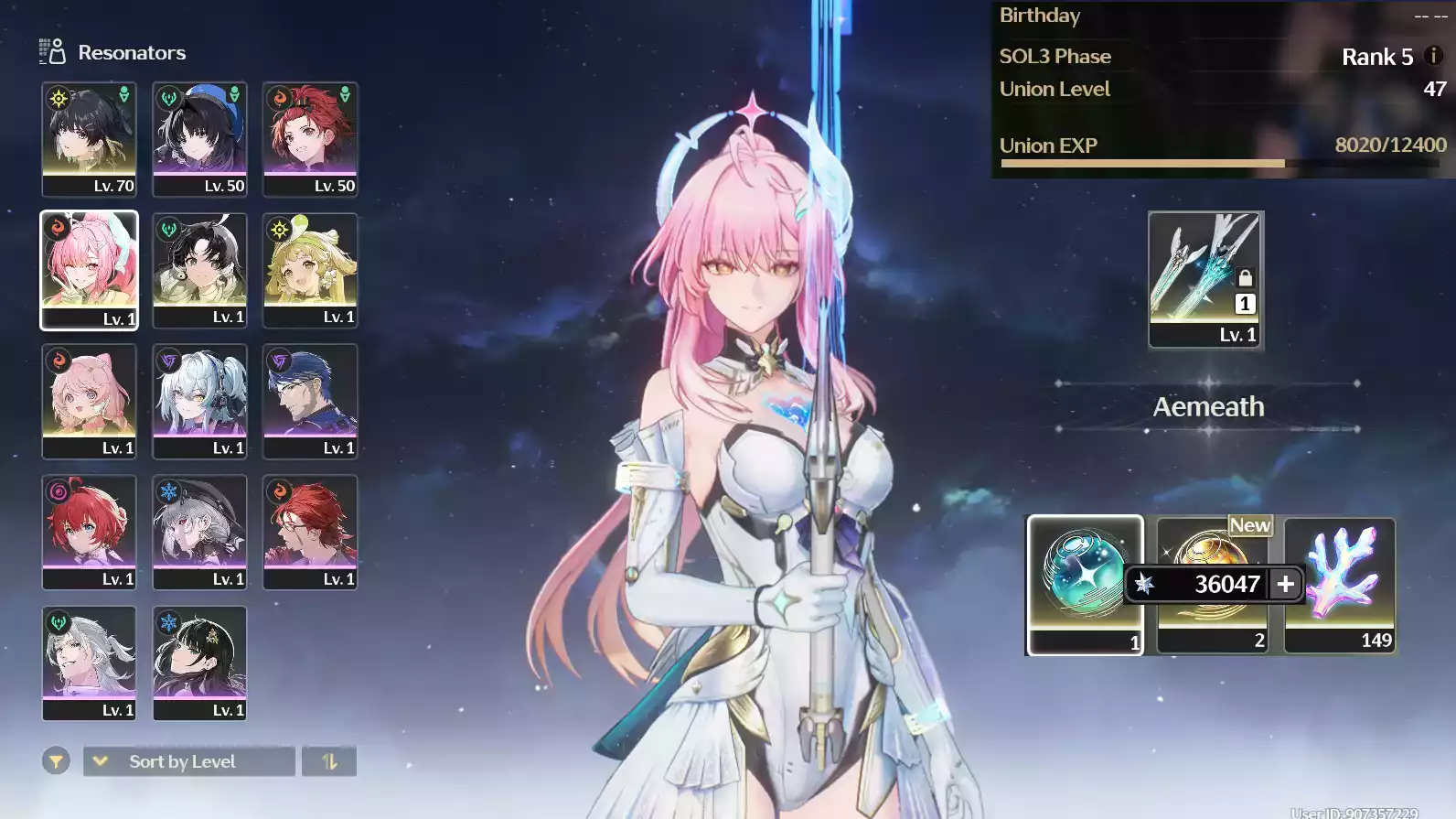The width and height of the screenshot is (1456, 819).
Task: Choose the silver-blue twin-tail resonator
Action: coord(199,401)
